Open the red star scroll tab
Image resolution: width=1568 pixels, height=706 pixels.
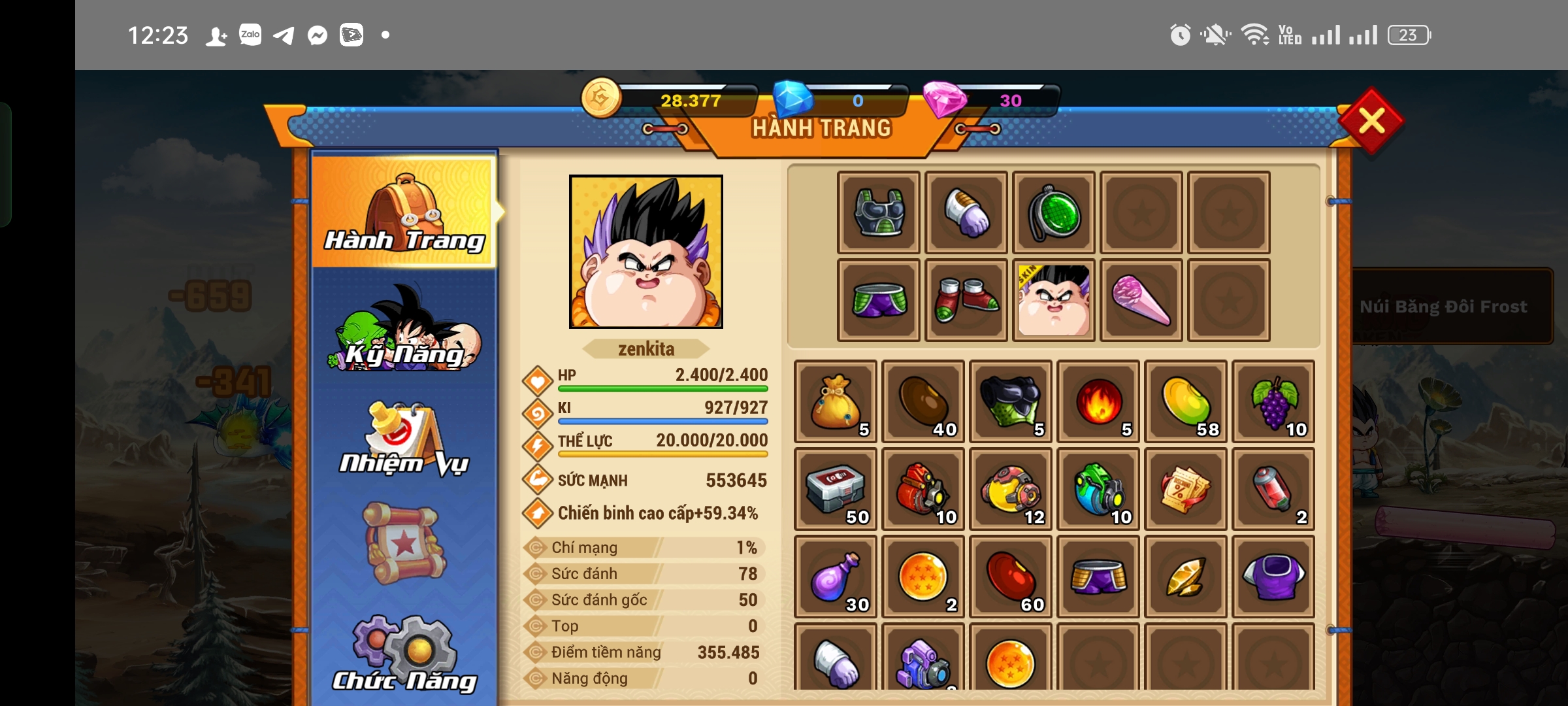pos(405,543)
